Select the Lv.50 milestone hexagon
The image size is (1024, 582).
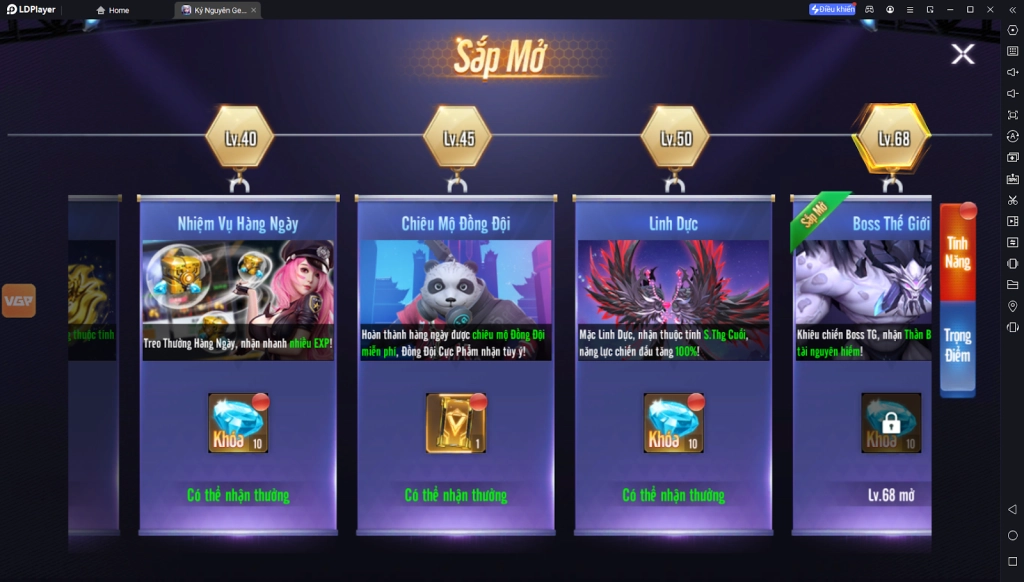[675, 138]
